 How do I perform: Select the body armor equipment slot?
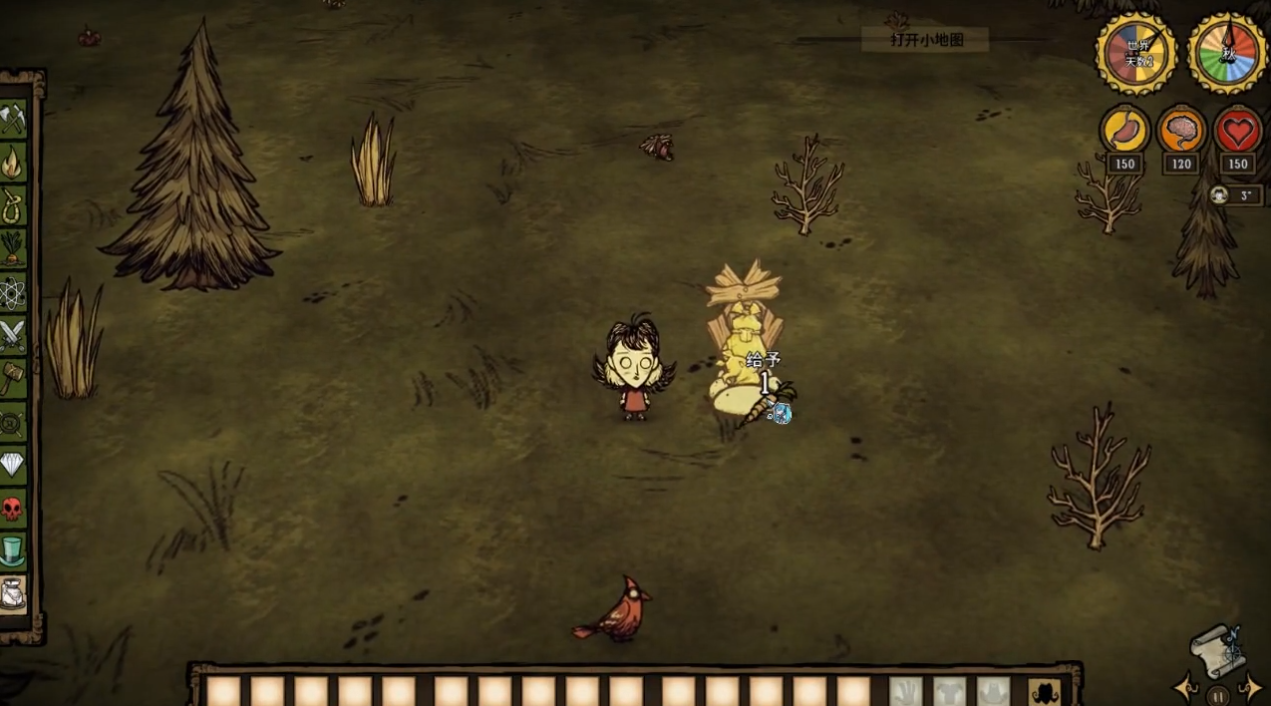(949, 691)
